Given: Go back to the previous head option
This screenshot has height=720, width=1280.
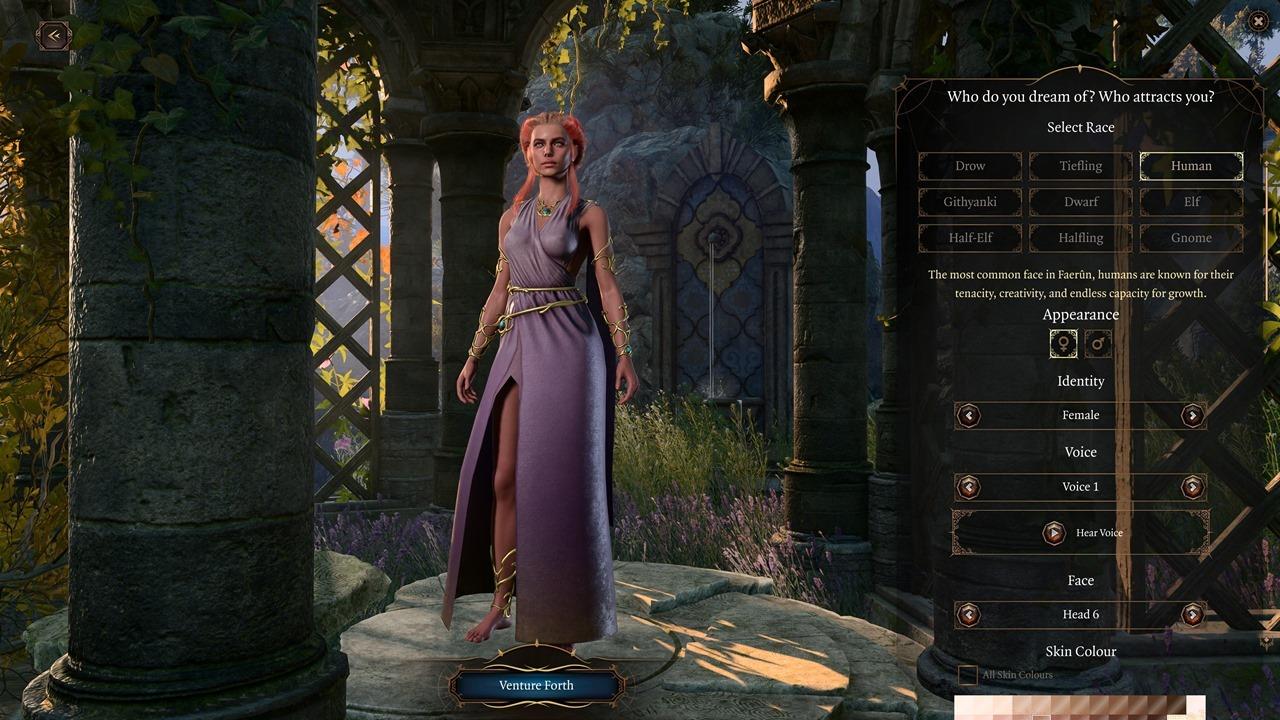Looking at the screenshot, I should [968, 614].
